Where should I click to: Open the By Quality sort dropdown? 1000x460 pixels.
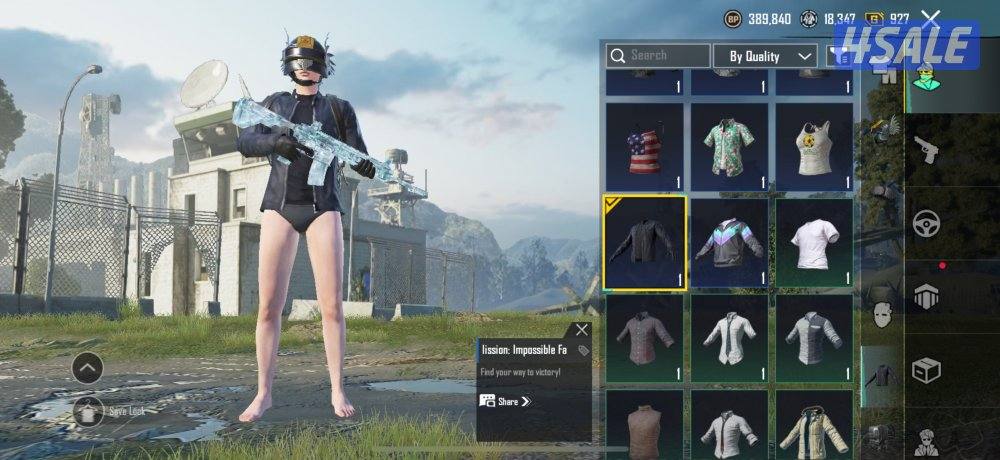770,56
